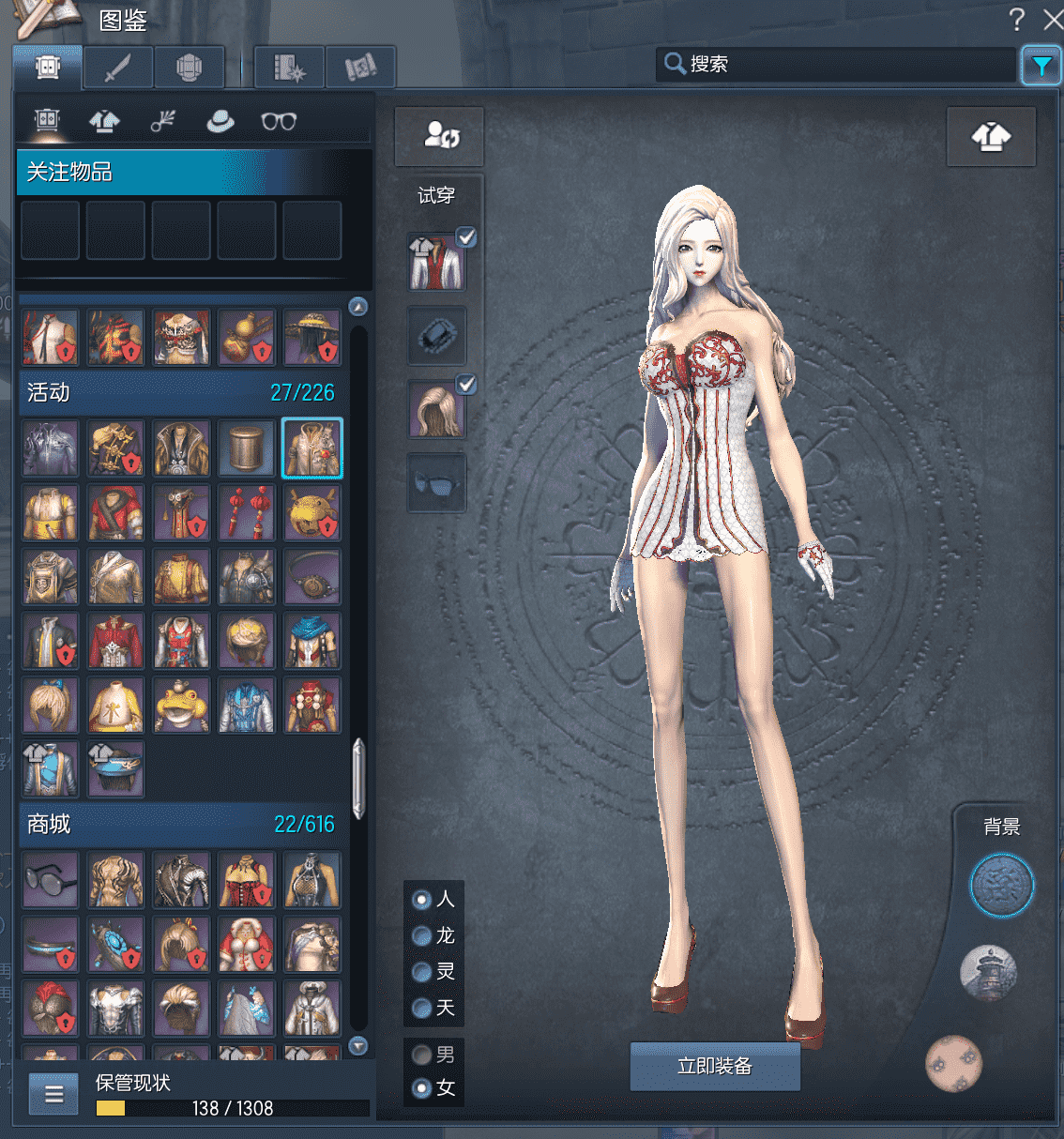This screenshot has height=1139, width=1064.
Task: Choose the temple building background
Action: click(x=988, y=972)
